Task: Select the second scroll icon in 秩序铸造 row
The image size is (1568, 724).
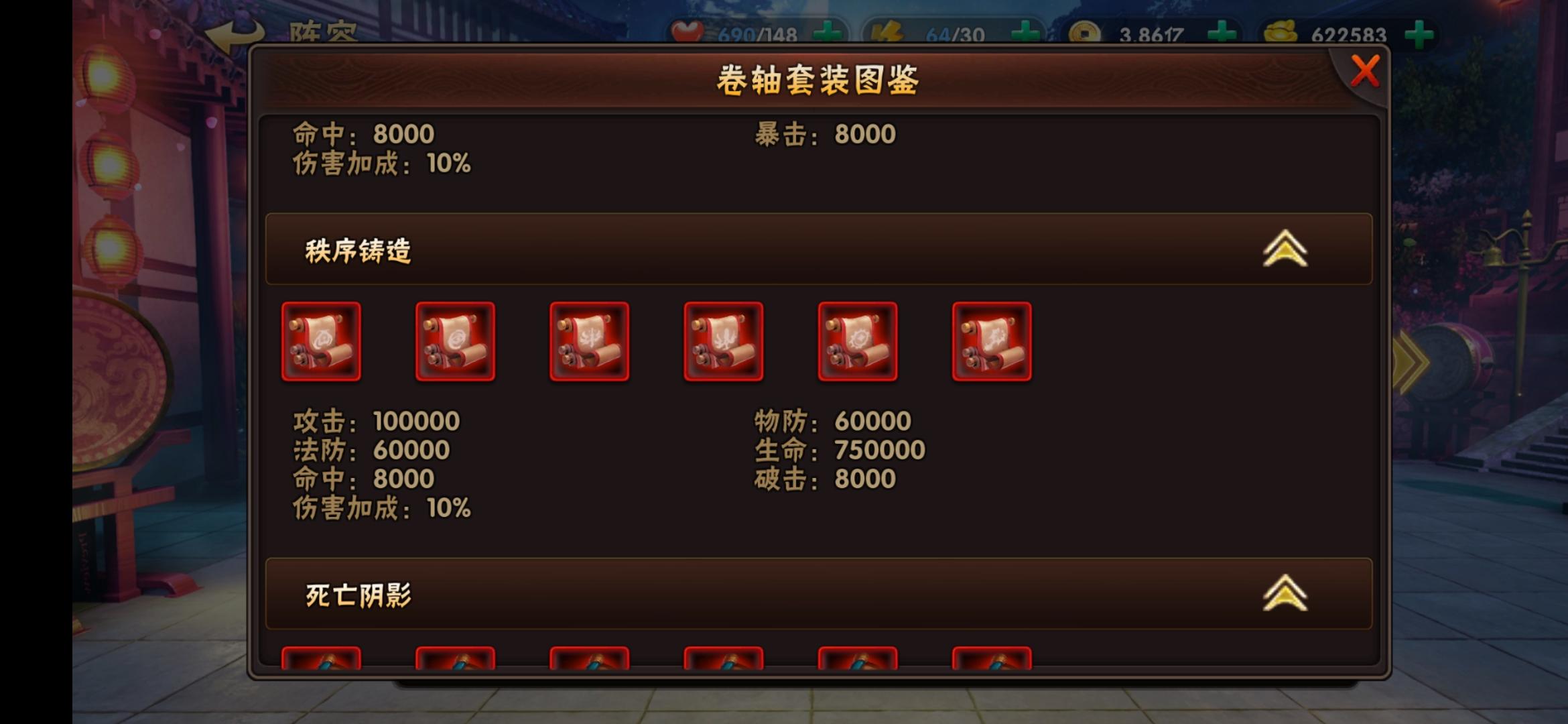Action: 456,341
